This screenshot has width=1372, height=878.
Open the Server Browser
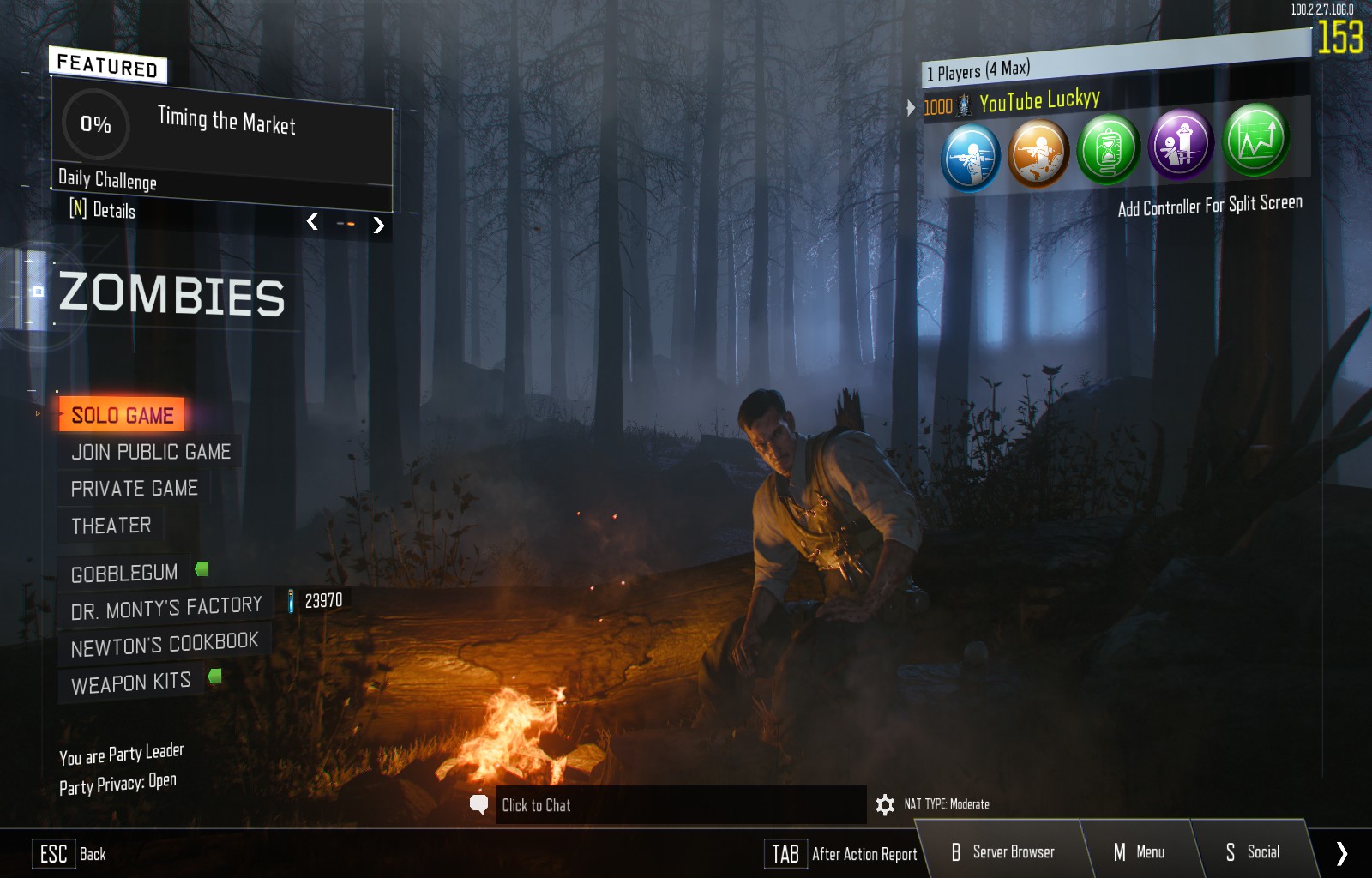click(1002, 852)
